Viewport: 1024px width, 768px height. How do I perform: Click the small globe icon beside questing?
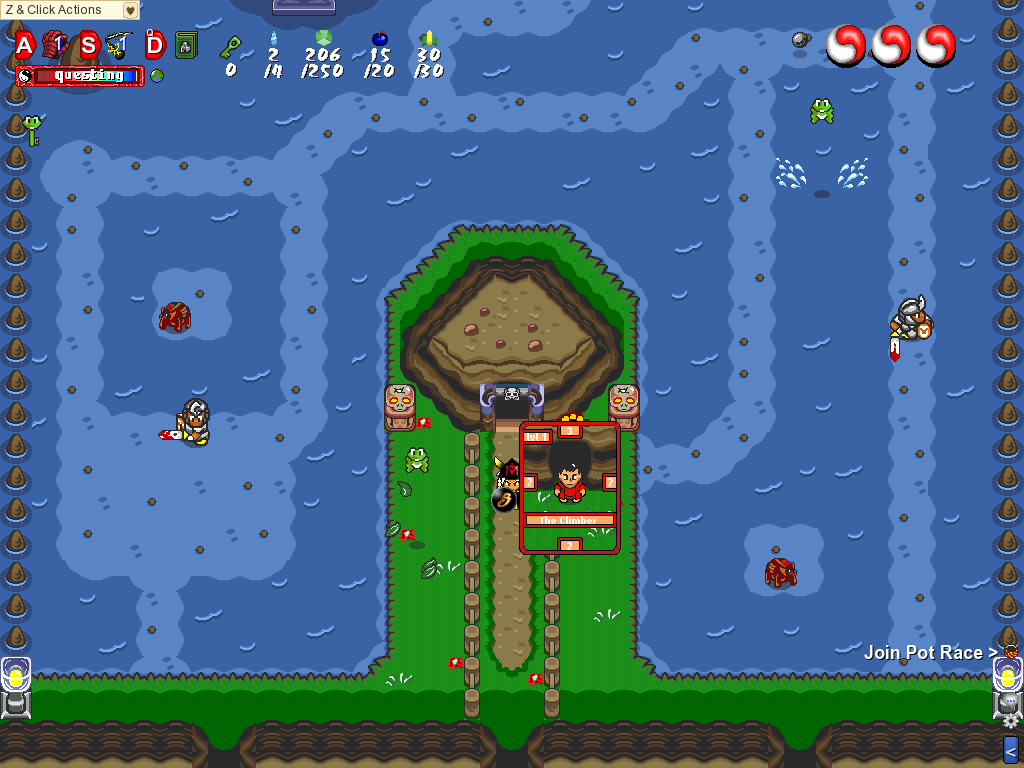(157, 75)
